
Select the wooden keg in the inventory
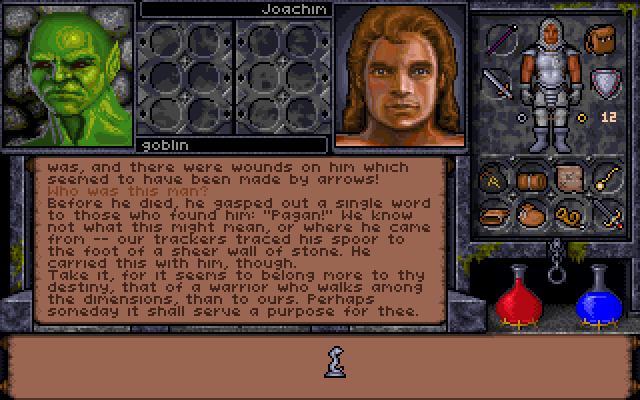531,179
